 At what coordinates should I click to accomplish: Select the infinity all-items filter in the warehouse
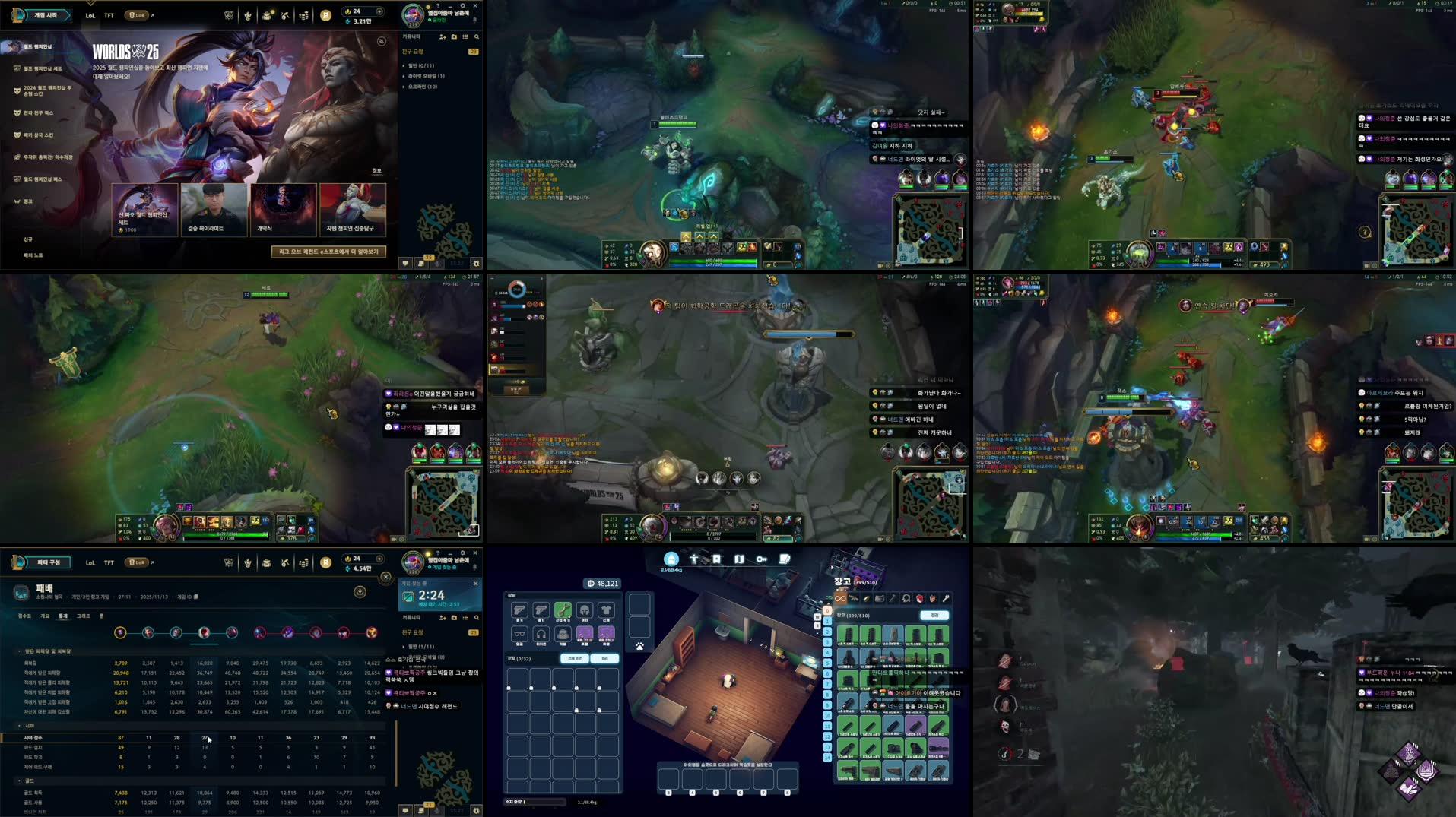point(841,599)
